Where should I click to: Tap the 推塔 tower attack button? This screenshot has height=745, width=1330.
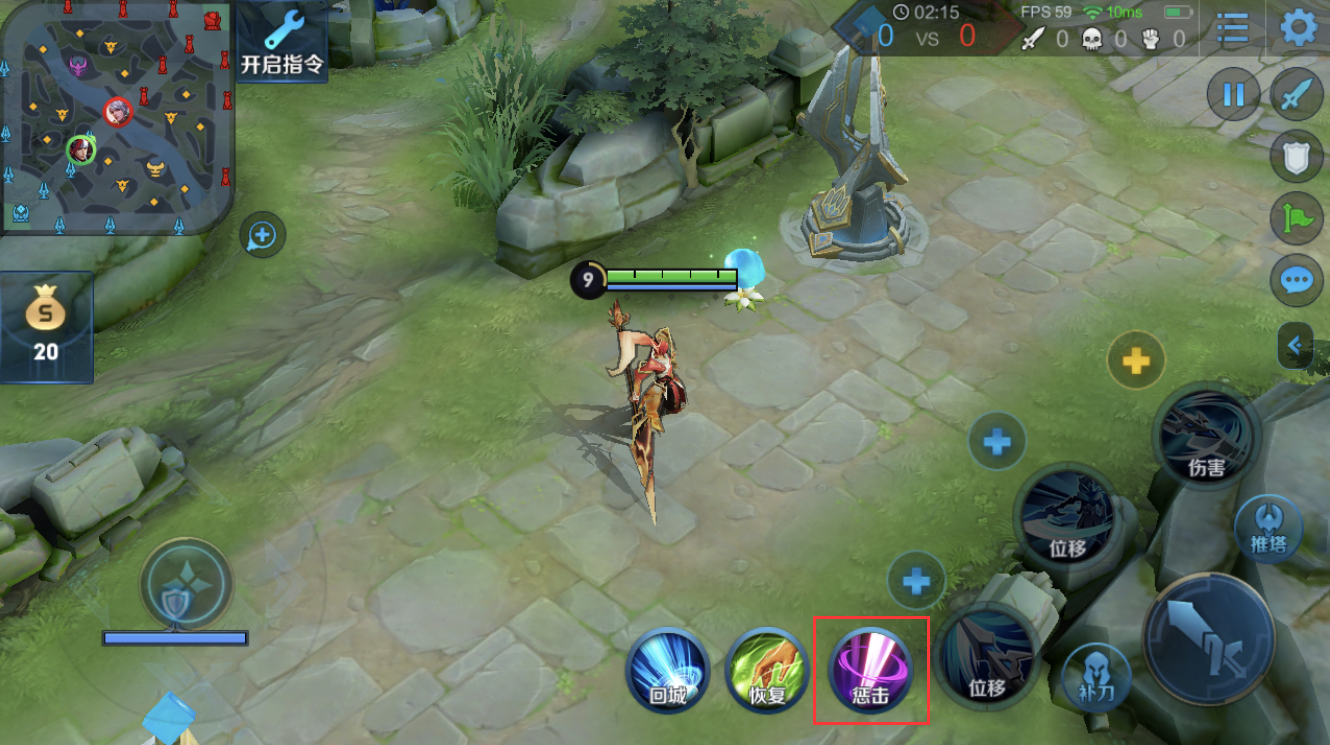tap(1268, 529)
